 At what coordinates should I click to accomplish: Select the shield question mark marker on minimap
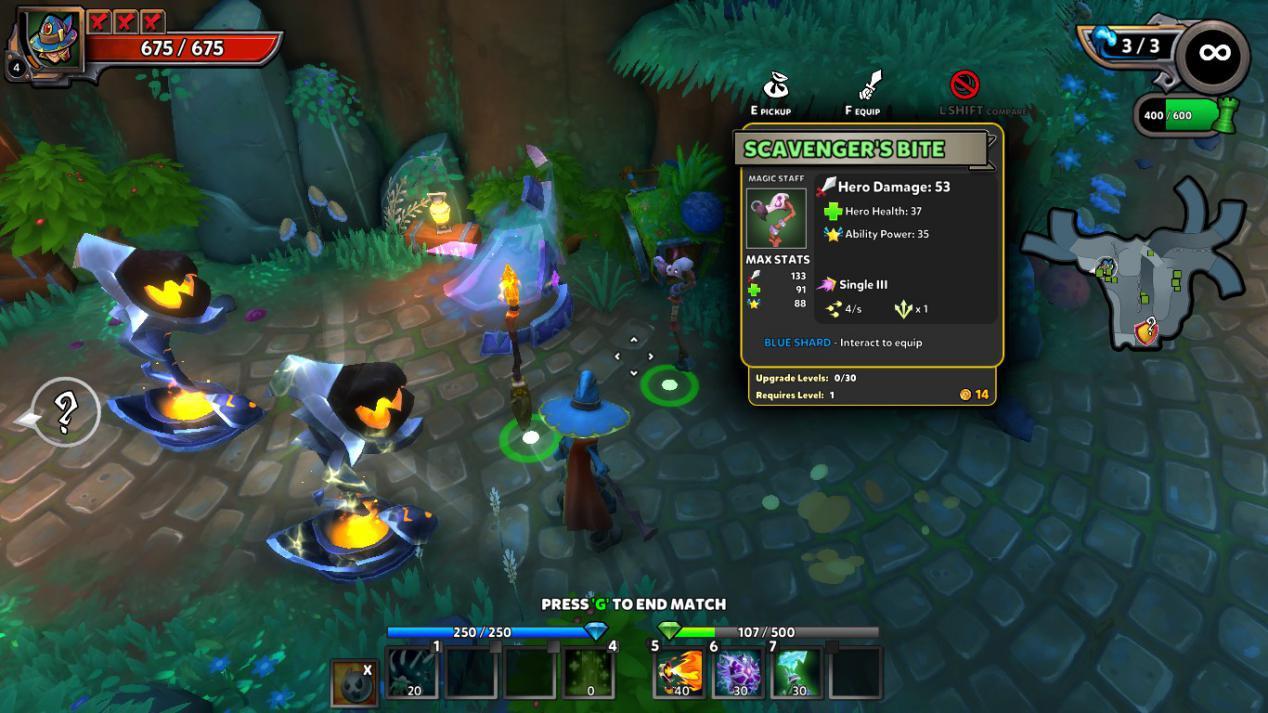(x=1147, y=329)
